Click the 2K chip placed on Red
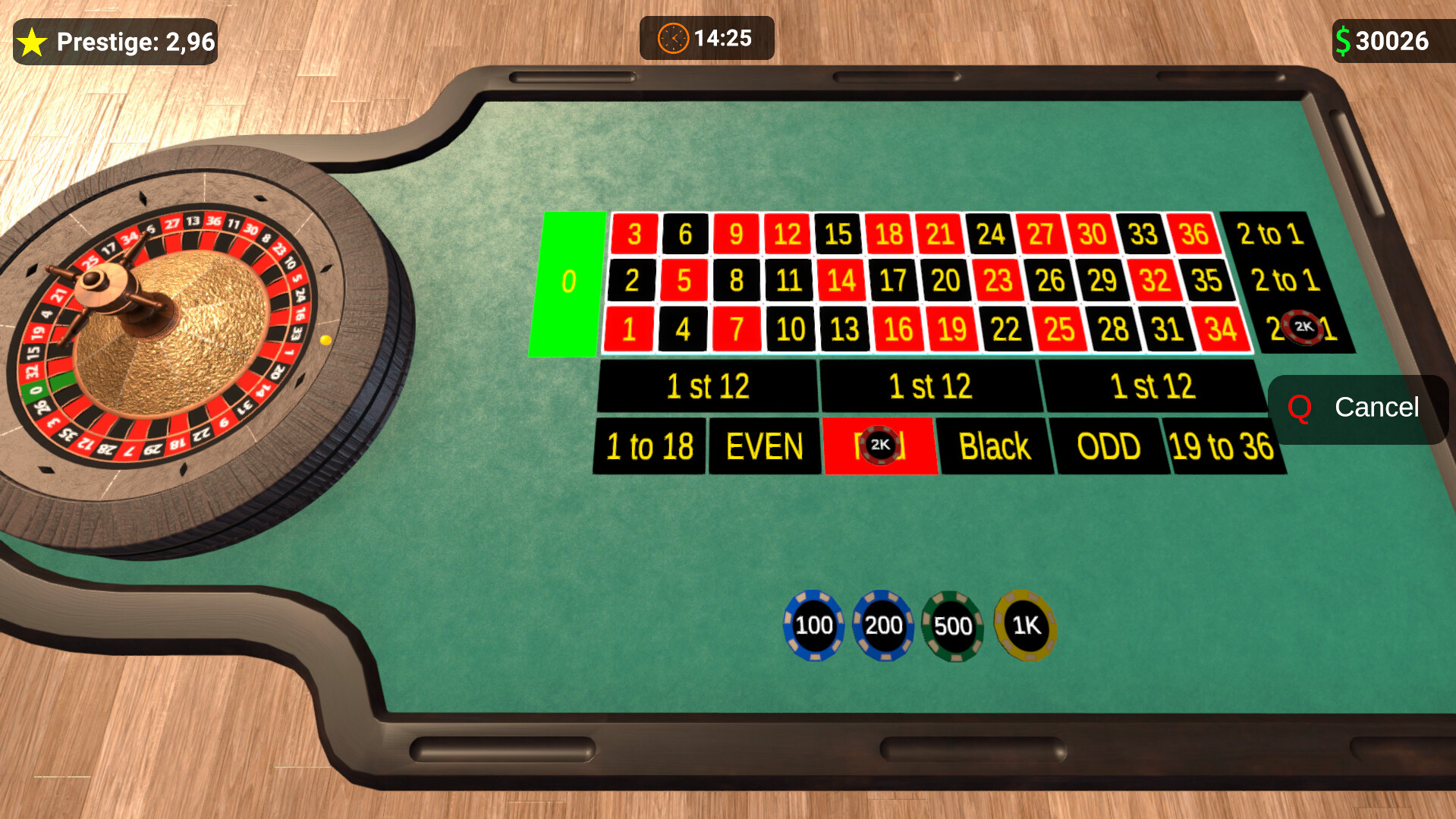Screen dimensions: 1456x819 (x=880, y=446)
